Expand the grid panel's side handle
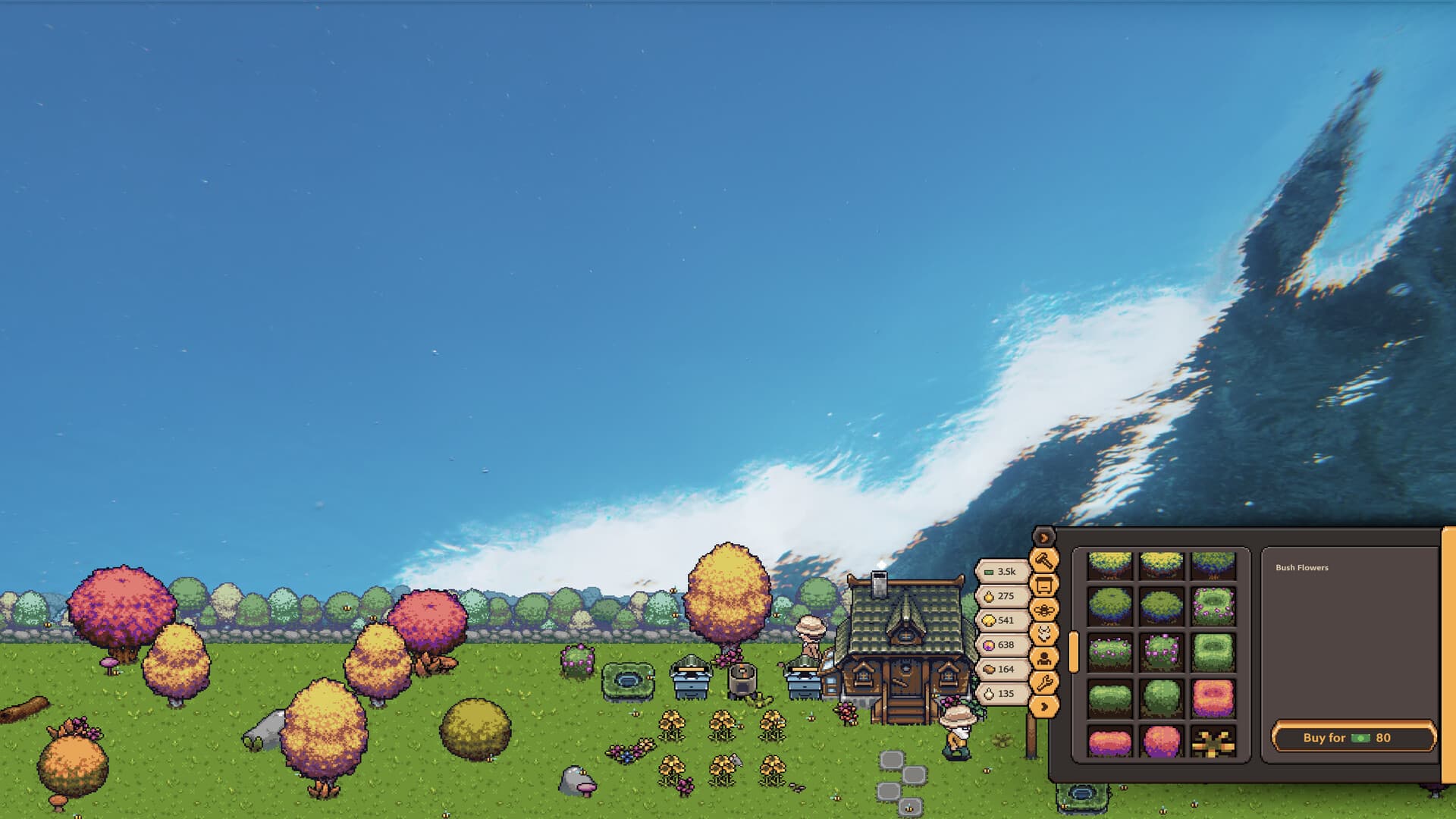The image size is (1456, 819). tap(1074, 652)
